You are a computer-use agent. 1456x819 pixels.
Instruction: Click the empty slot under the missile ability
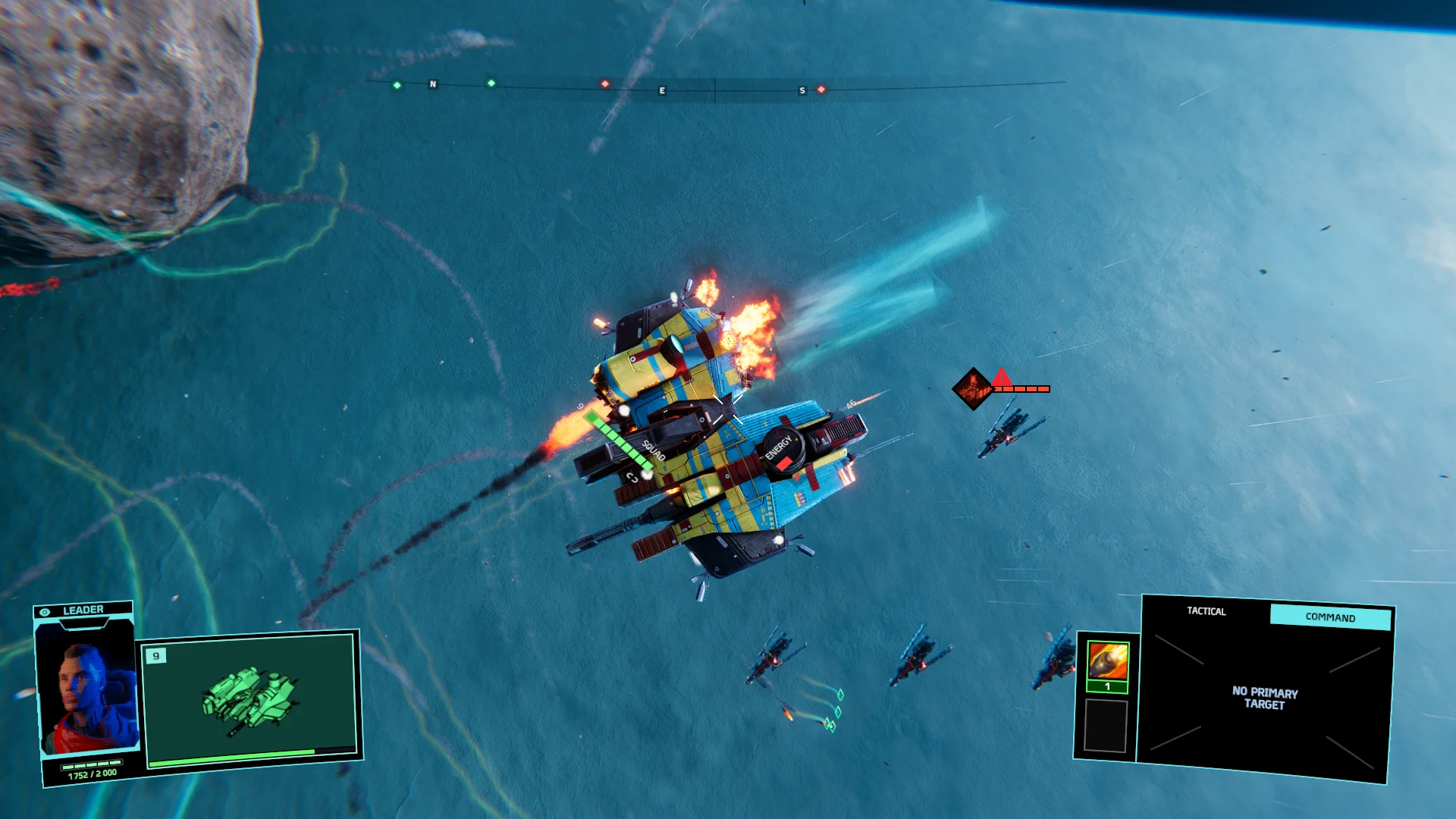1106,726
